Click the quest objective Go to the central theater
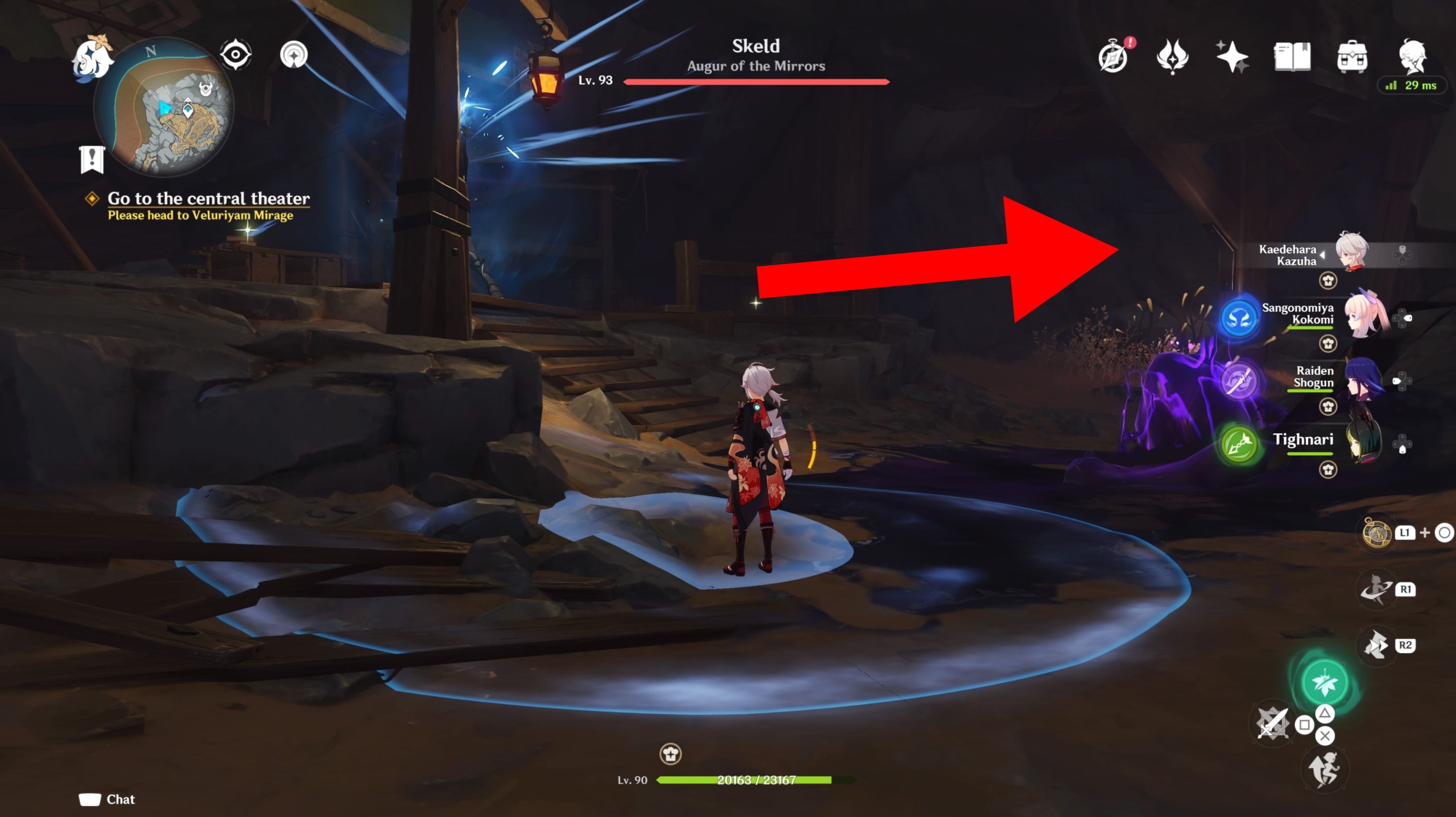The image size is (1456, 817). 209,198
